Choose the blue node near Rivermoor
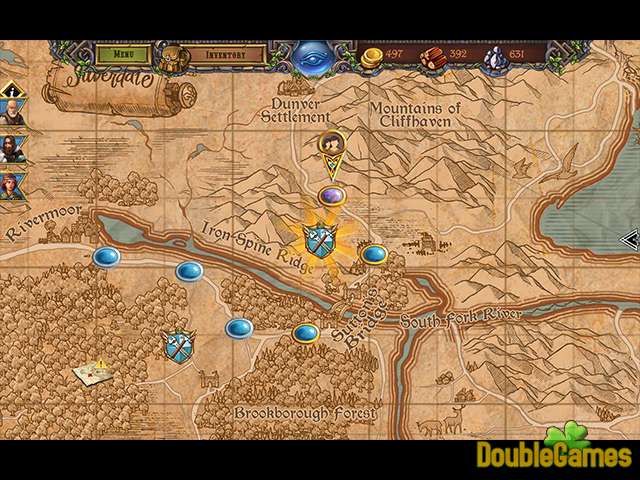This screenshot has width=640, height=480. [x=106, y=257]
